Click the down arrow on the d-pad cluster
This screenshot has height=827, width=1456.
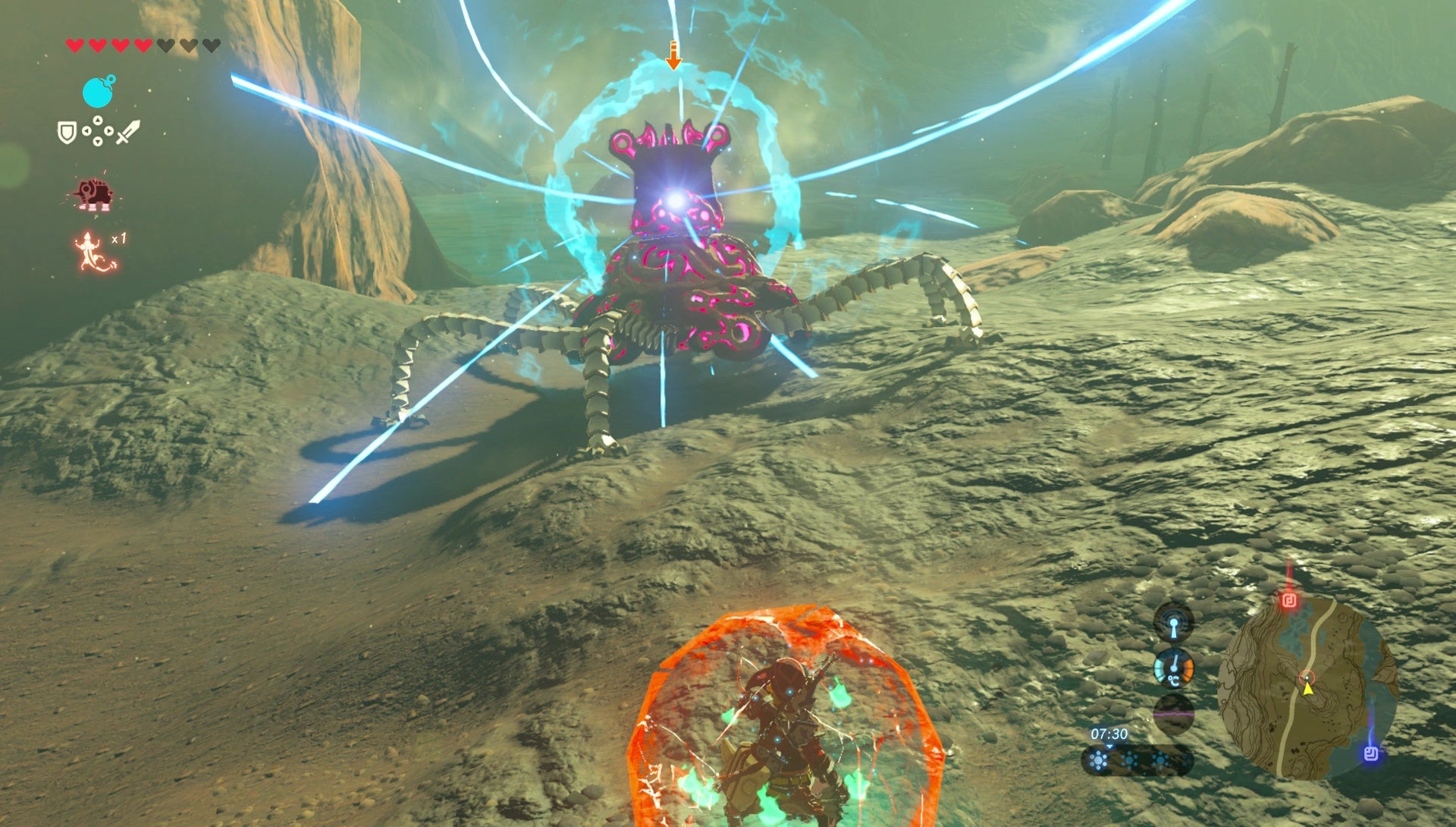tap(97, 140)
